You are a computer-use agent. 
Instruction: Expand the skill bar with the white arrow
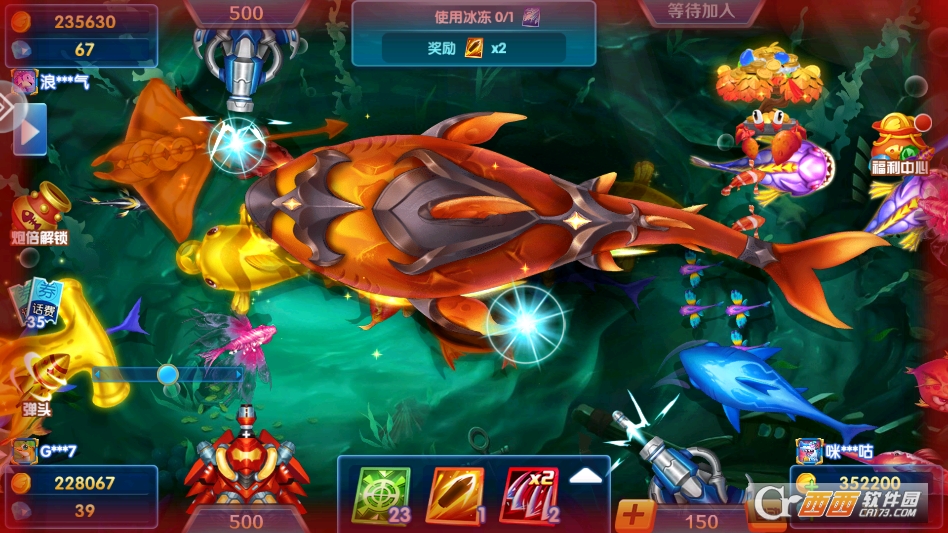click(586, 476)
